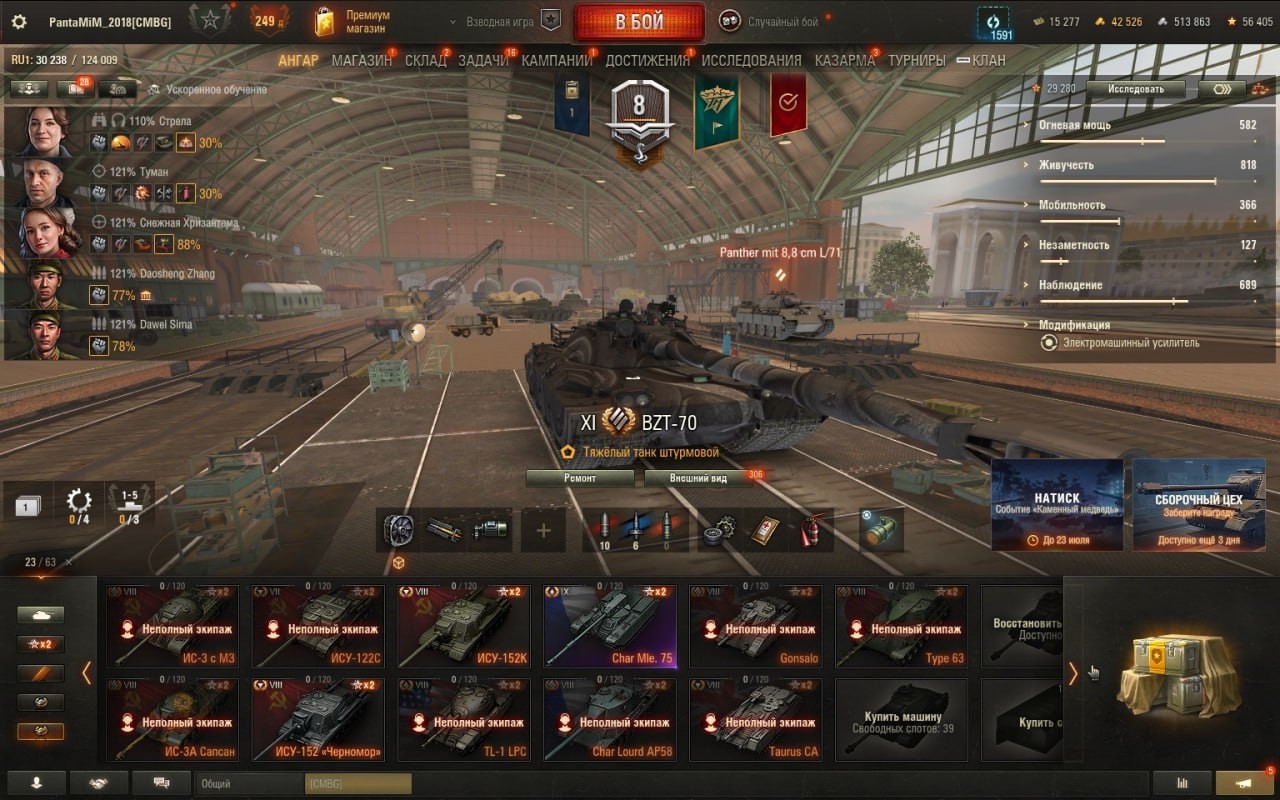
Task: Open the ТУРНИРЫ tab
Action: click(x=916, y=60)
